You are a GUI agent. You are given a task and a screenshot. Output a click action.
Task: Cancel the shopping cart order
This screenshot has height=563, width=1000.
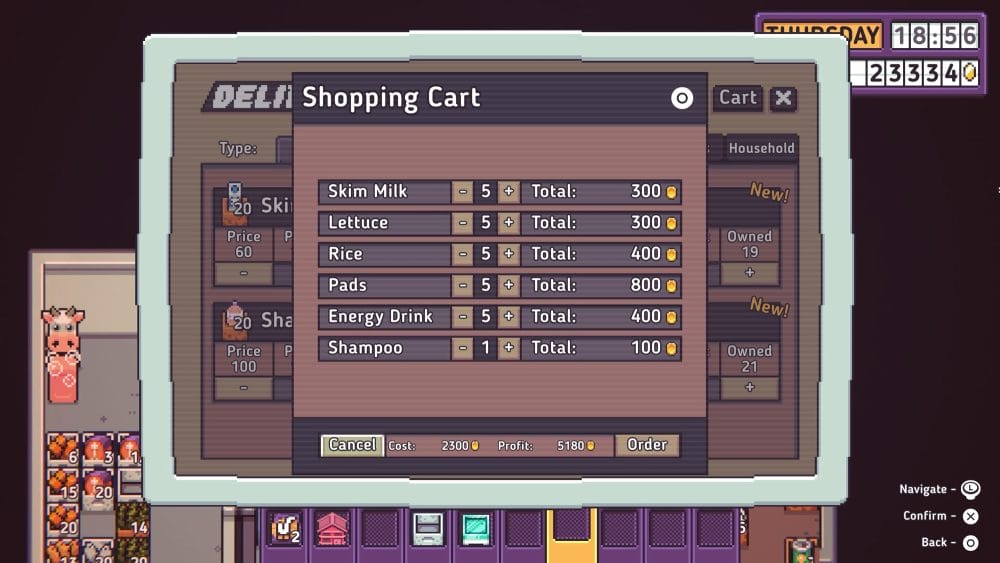click(x=352, y=445)
